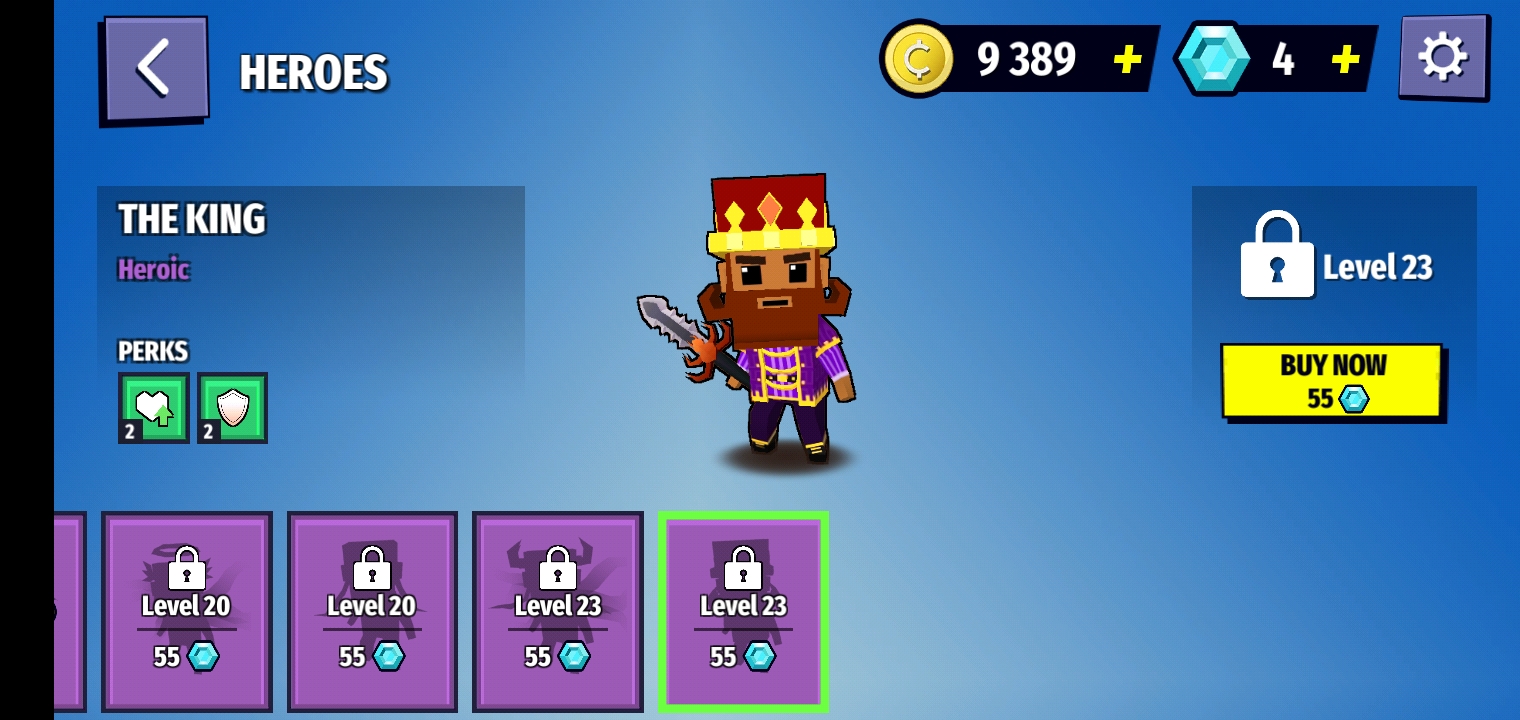
Task: Choose the horned Level 23 hero tile
Action: pos(557,611)
